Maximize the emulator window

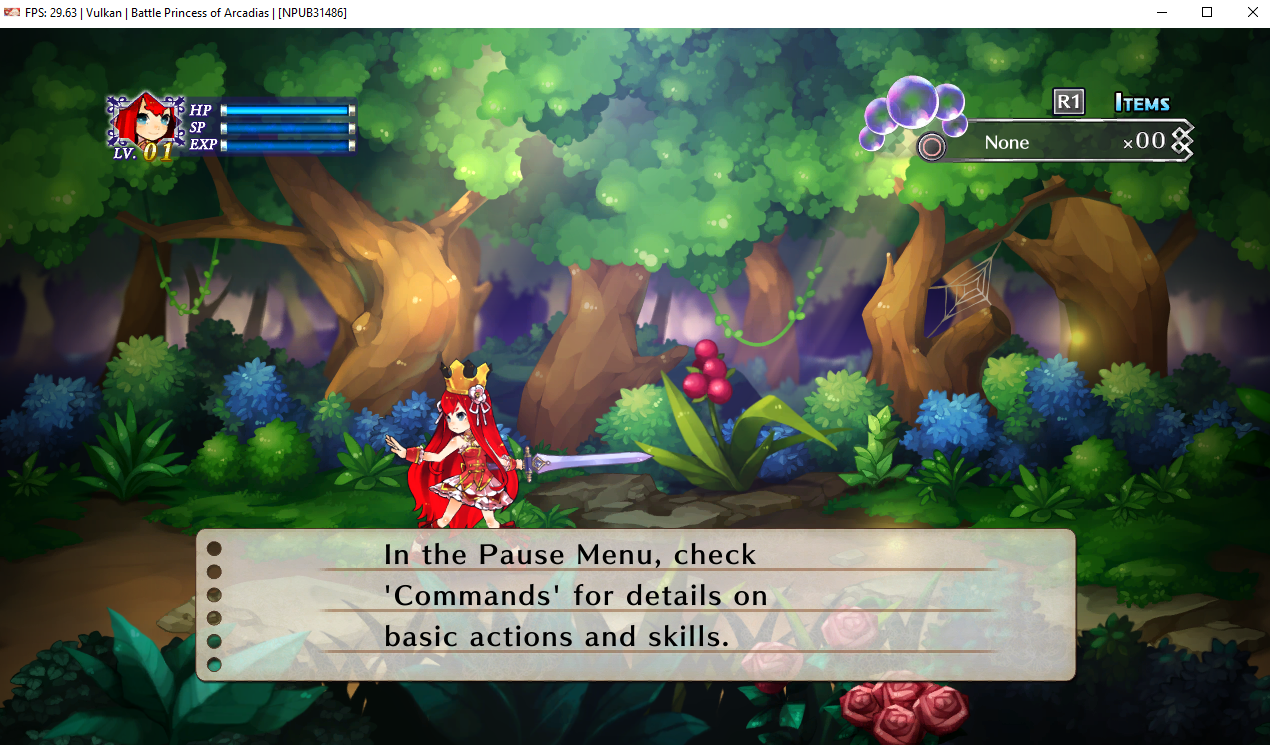click(1207, 13)
